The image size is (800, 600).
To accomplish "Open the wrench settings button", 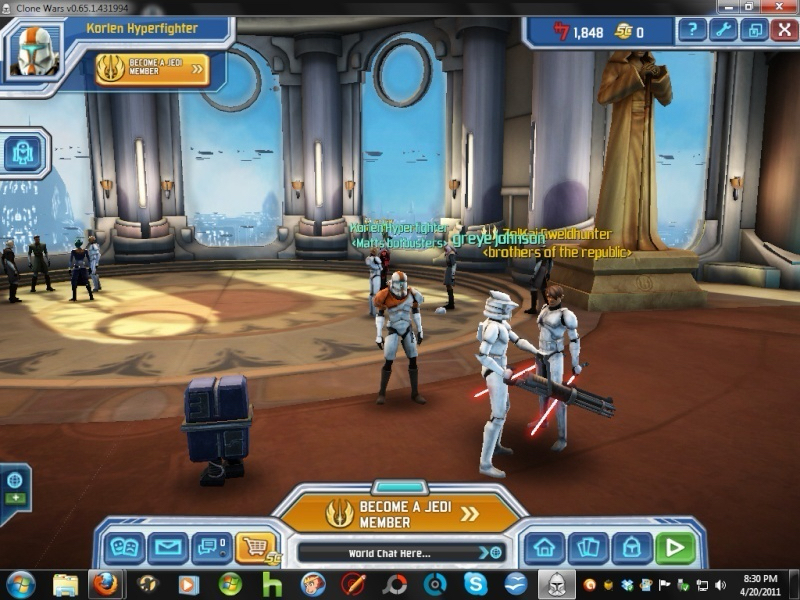I will (x=723, y=30).
